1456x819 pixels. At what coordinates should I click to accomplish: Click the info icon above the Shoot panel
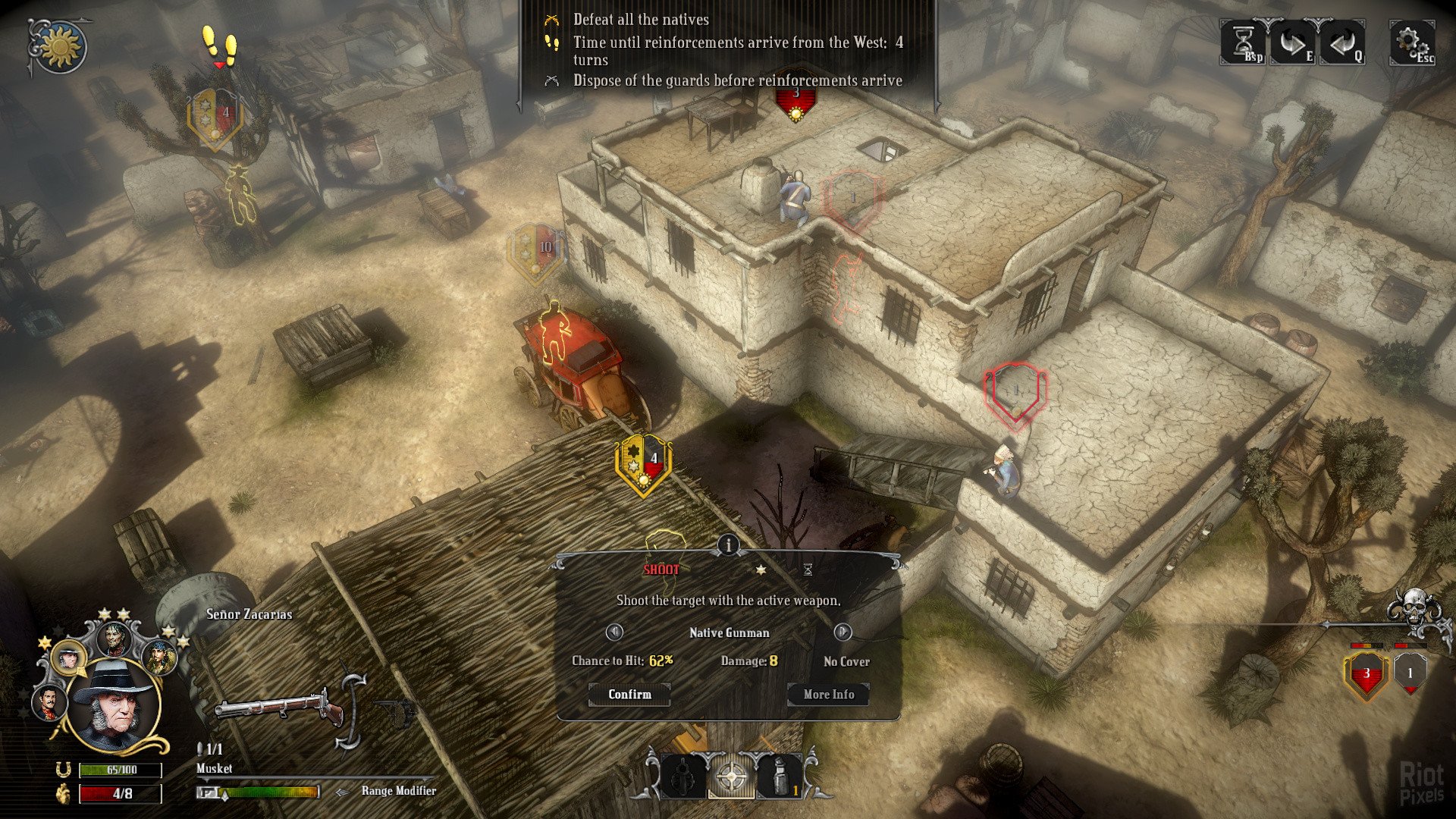click(728, 544)
